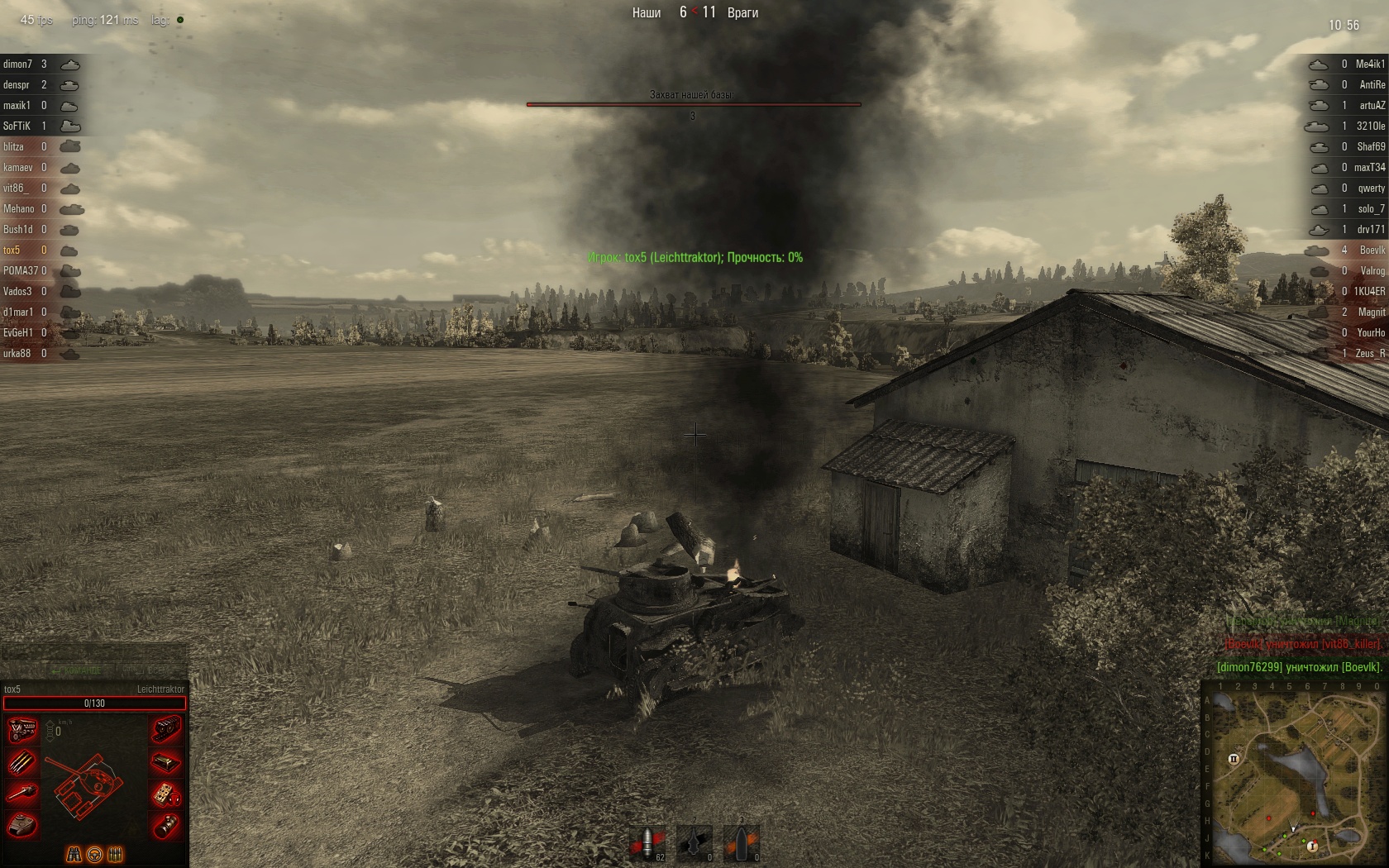Ping base marker I on the minimap
Screen dimensions: 1389x868
pos(1312,846)
